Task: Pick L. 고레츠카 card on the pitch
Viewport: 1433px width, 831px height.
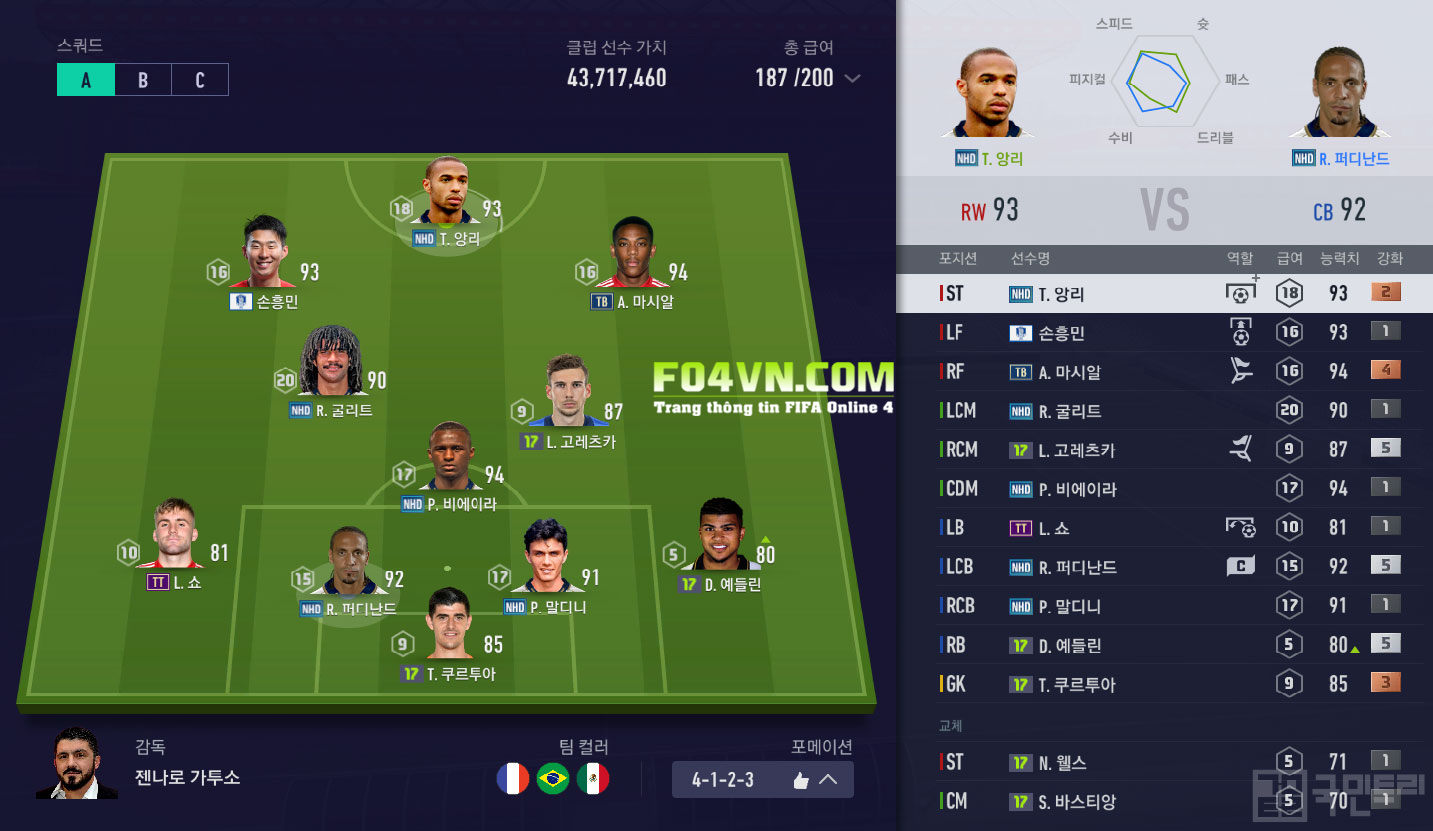Action: click(569, 395)
